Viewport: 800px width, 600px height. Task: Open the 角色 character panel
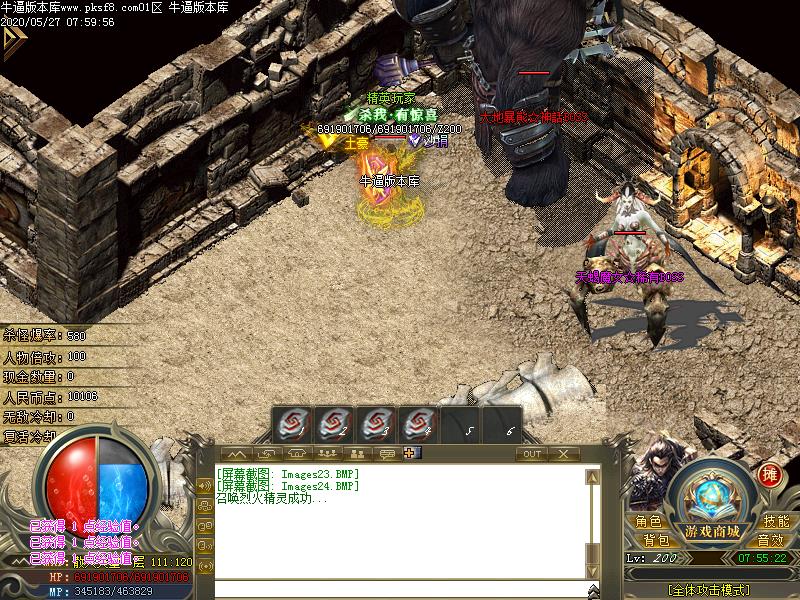tap(647, 522)
